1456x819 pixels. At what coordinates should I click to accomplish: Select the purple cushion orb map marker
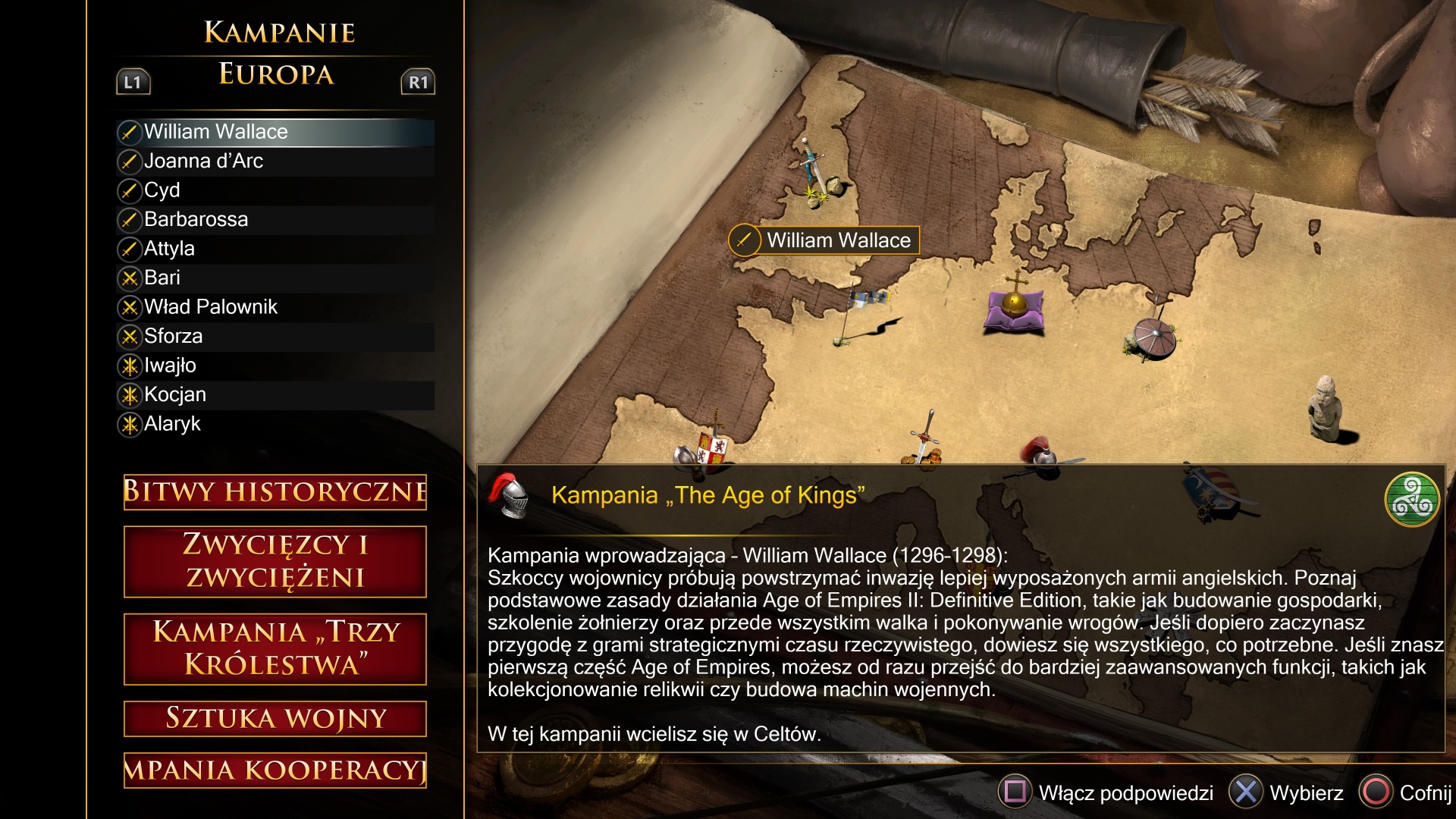1014,308
